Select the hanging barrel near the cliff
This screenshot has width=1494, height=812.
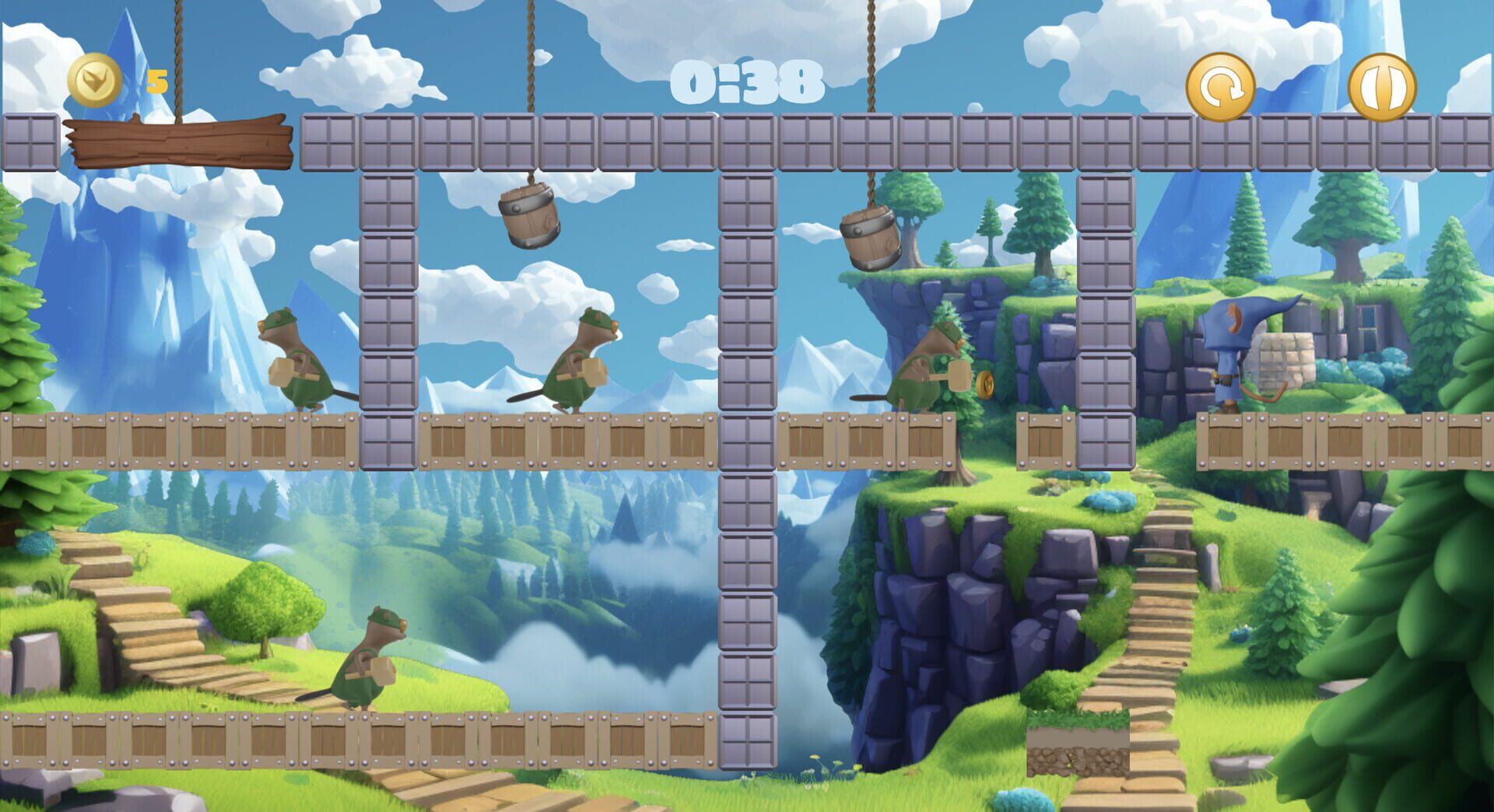871,237
